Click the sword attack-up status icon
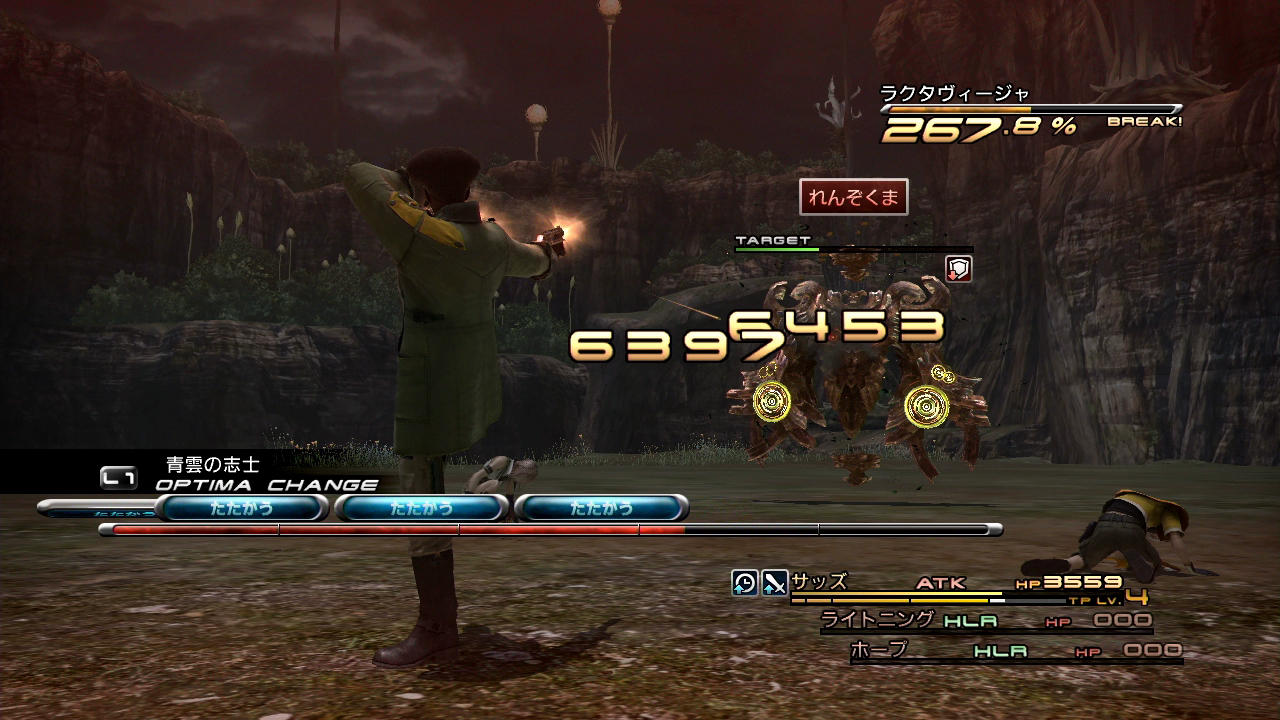The width and height of the screenshot is (1280, 720). click(775, 582)
